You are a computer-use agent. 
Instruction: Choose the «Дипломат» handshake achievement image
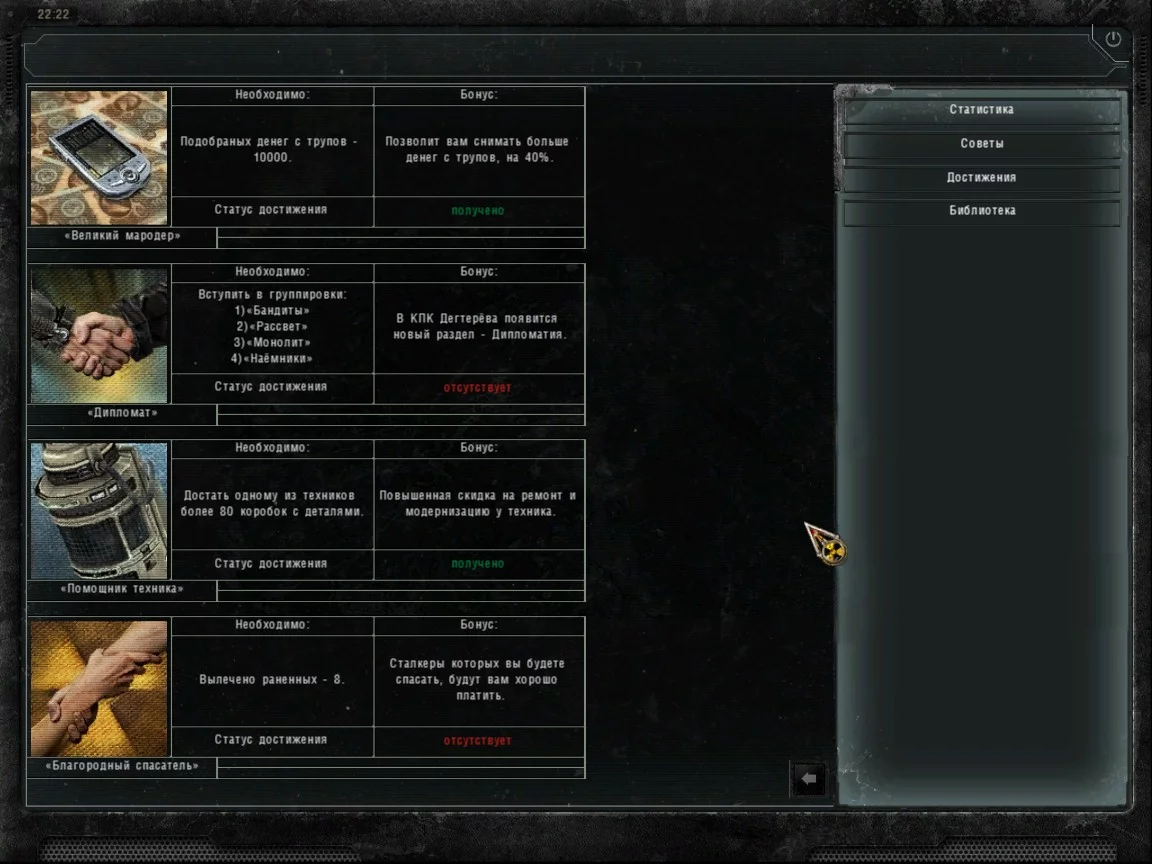point(99,334)
